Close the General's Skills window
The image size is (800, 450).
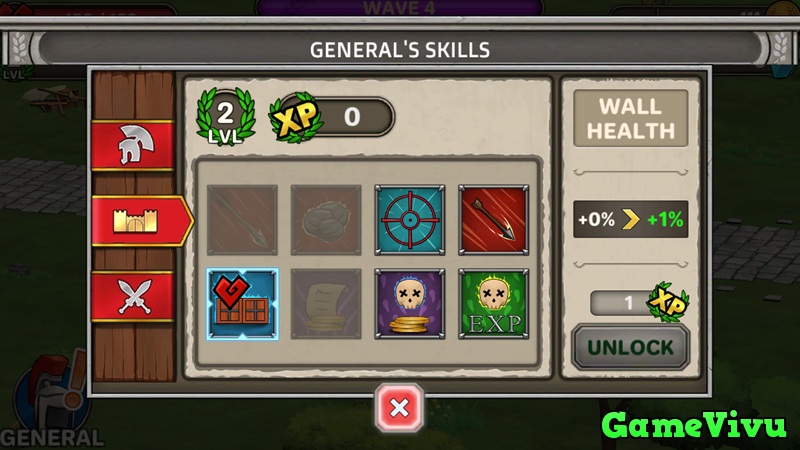coord(399,407)
